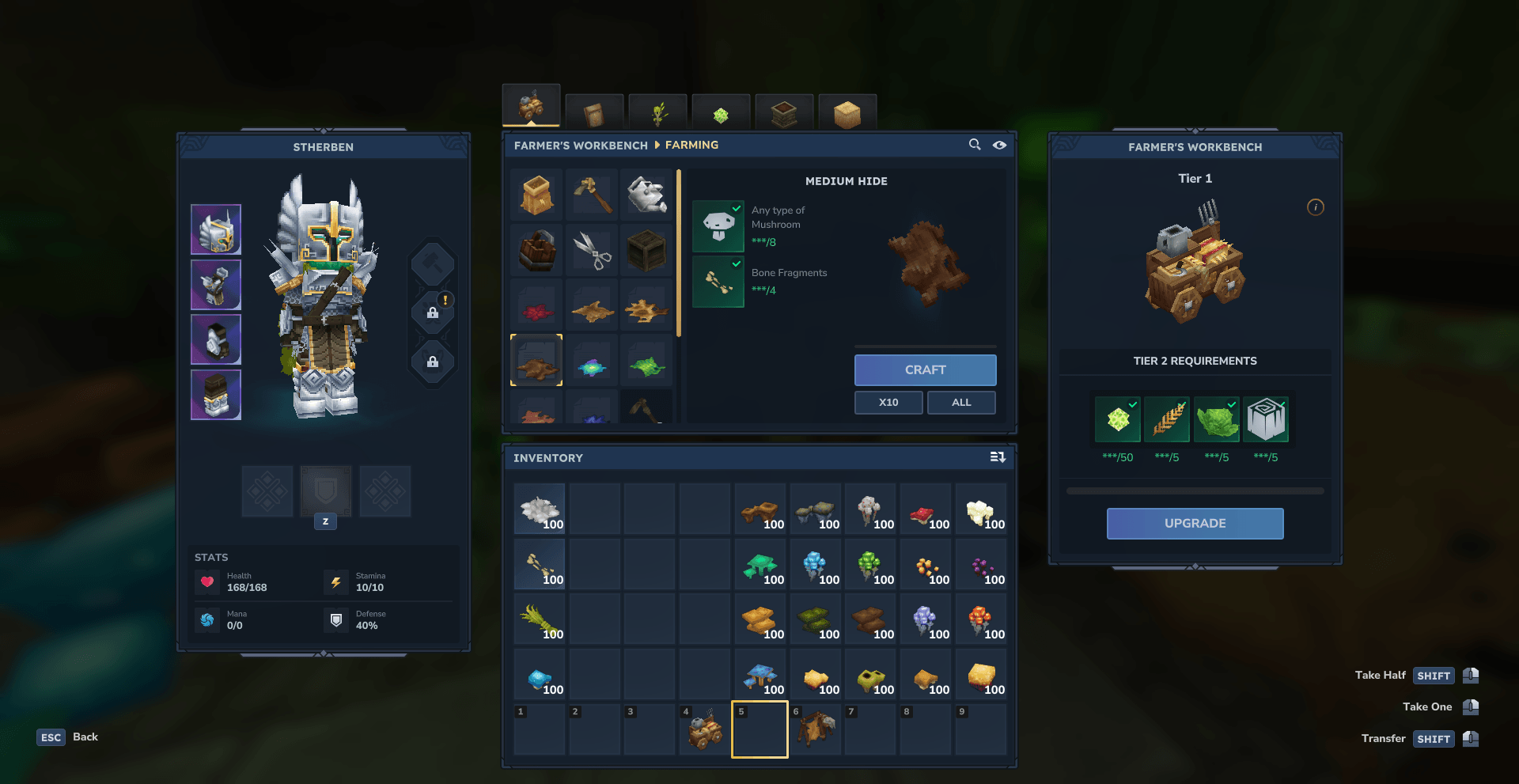This screenshot has width=1519, height=784.
Task: Switch to the plant sprout tab
Action: (657, 114)
